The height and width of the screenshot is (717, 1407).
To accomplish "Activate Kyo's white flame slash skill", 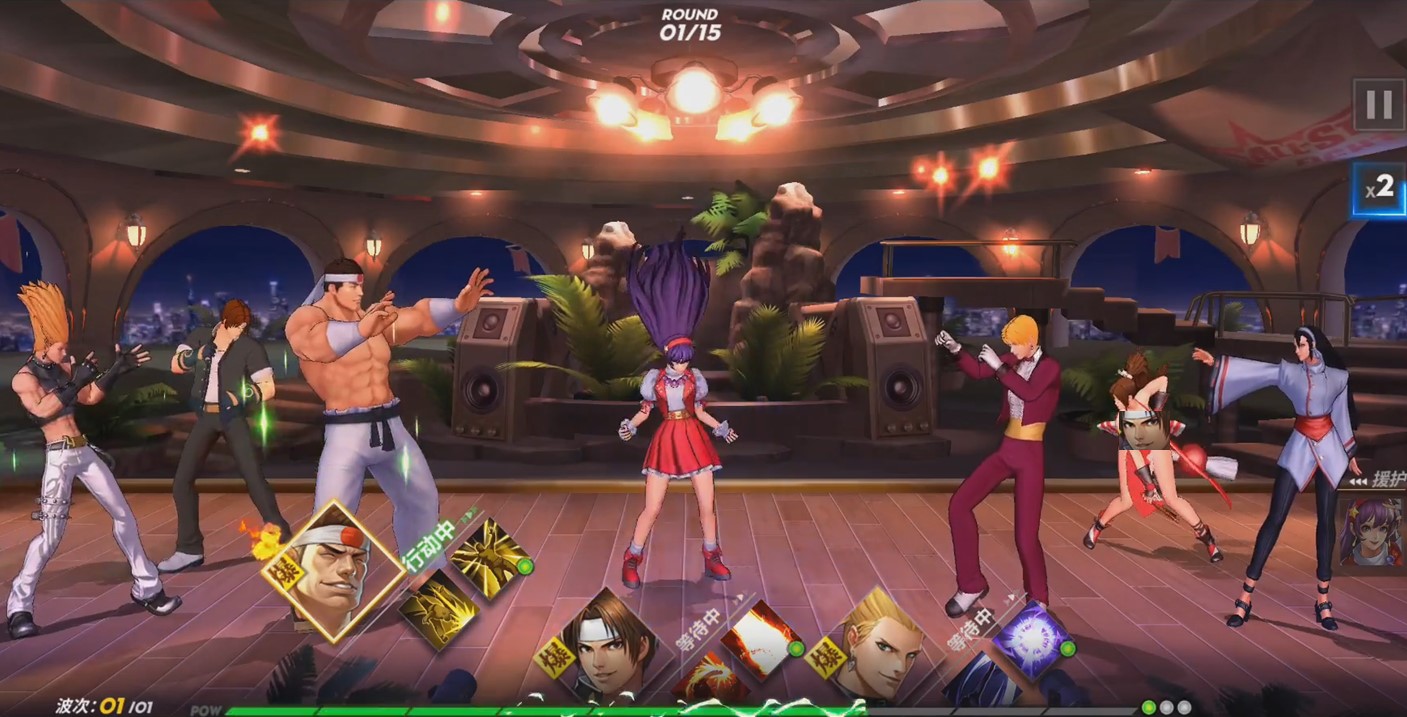I will tap(762, 639).
